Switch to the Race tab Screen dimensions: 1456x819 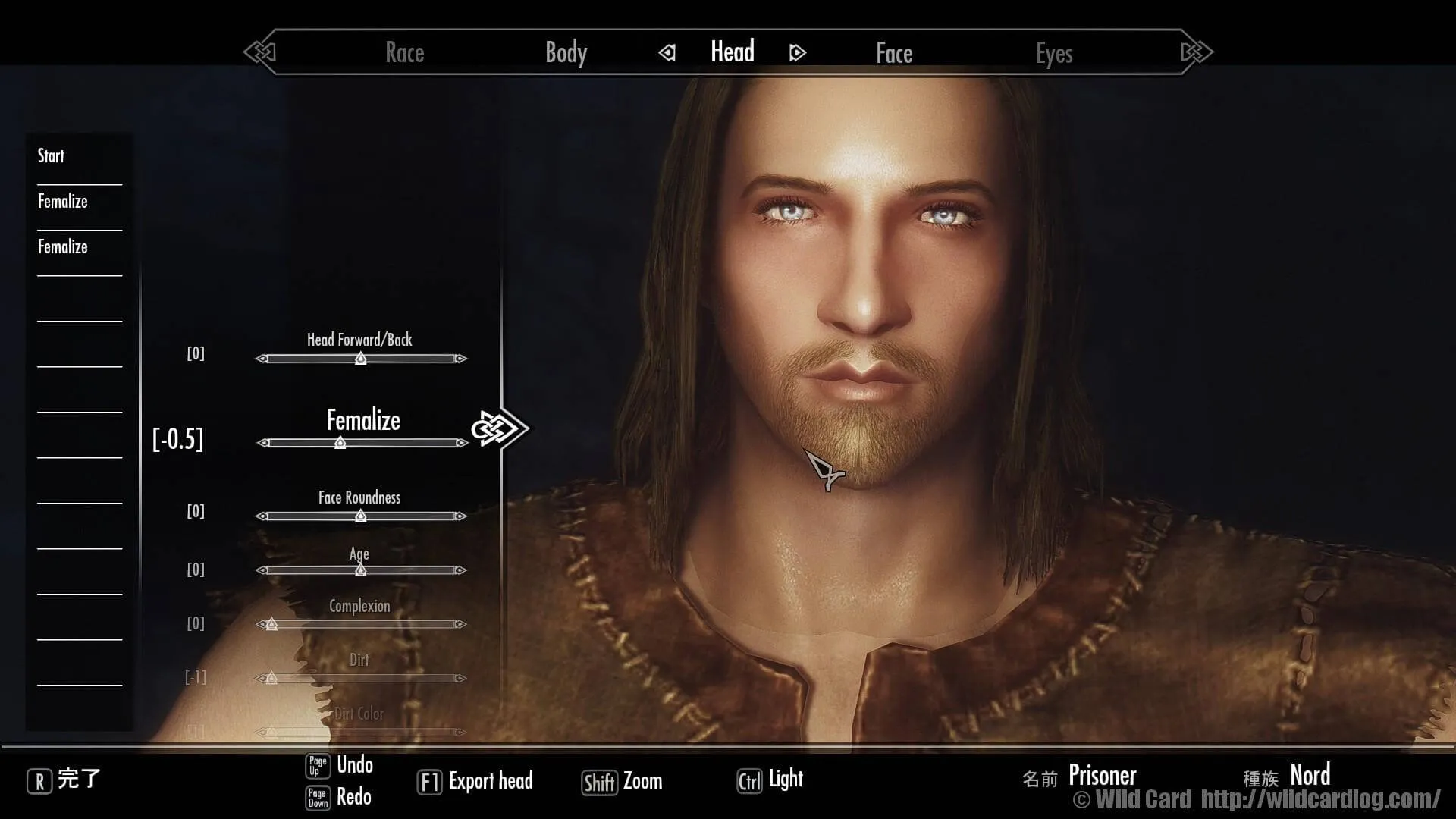pos(404,52)
